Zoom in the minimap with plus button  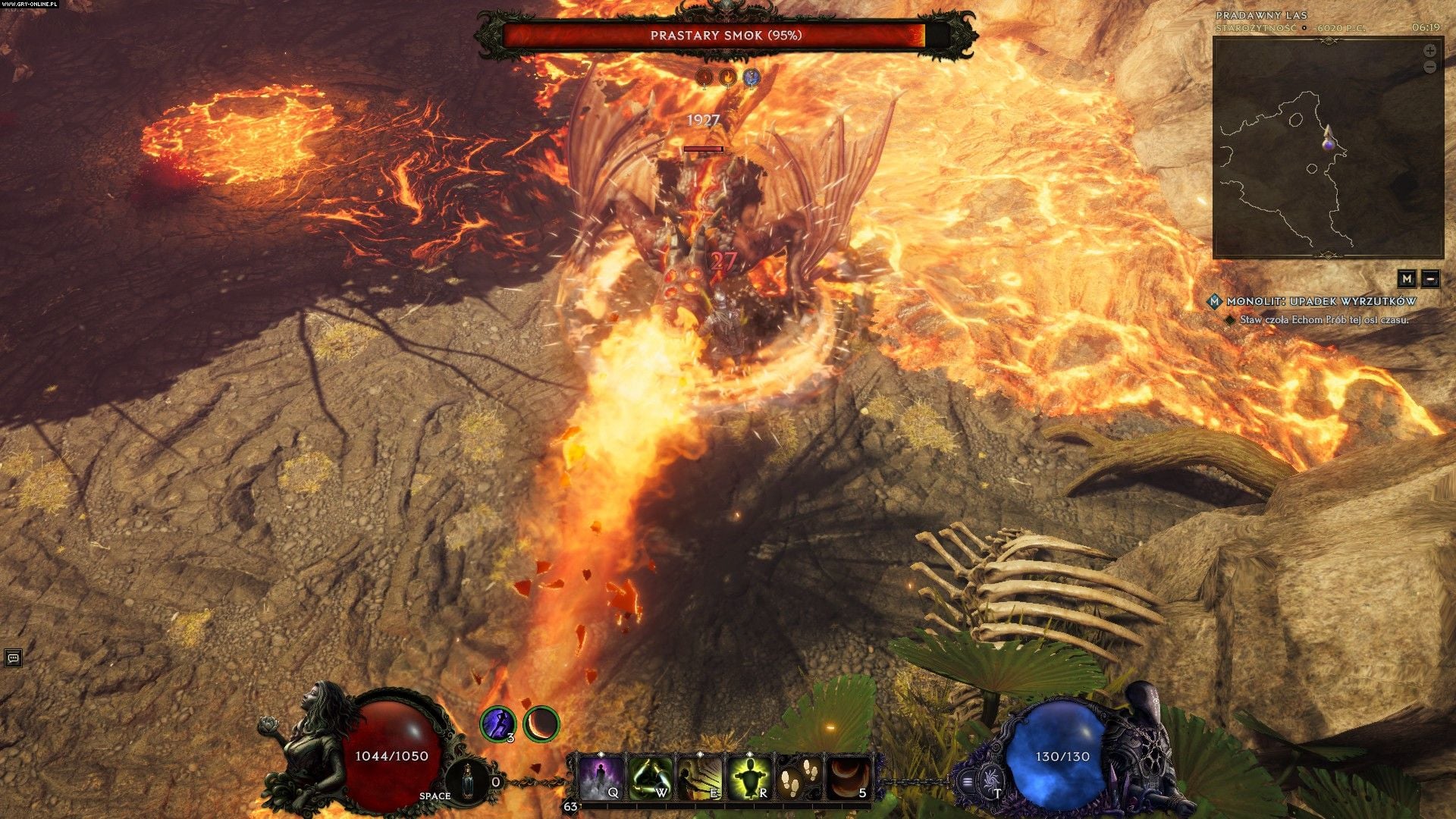(1429, 51)
